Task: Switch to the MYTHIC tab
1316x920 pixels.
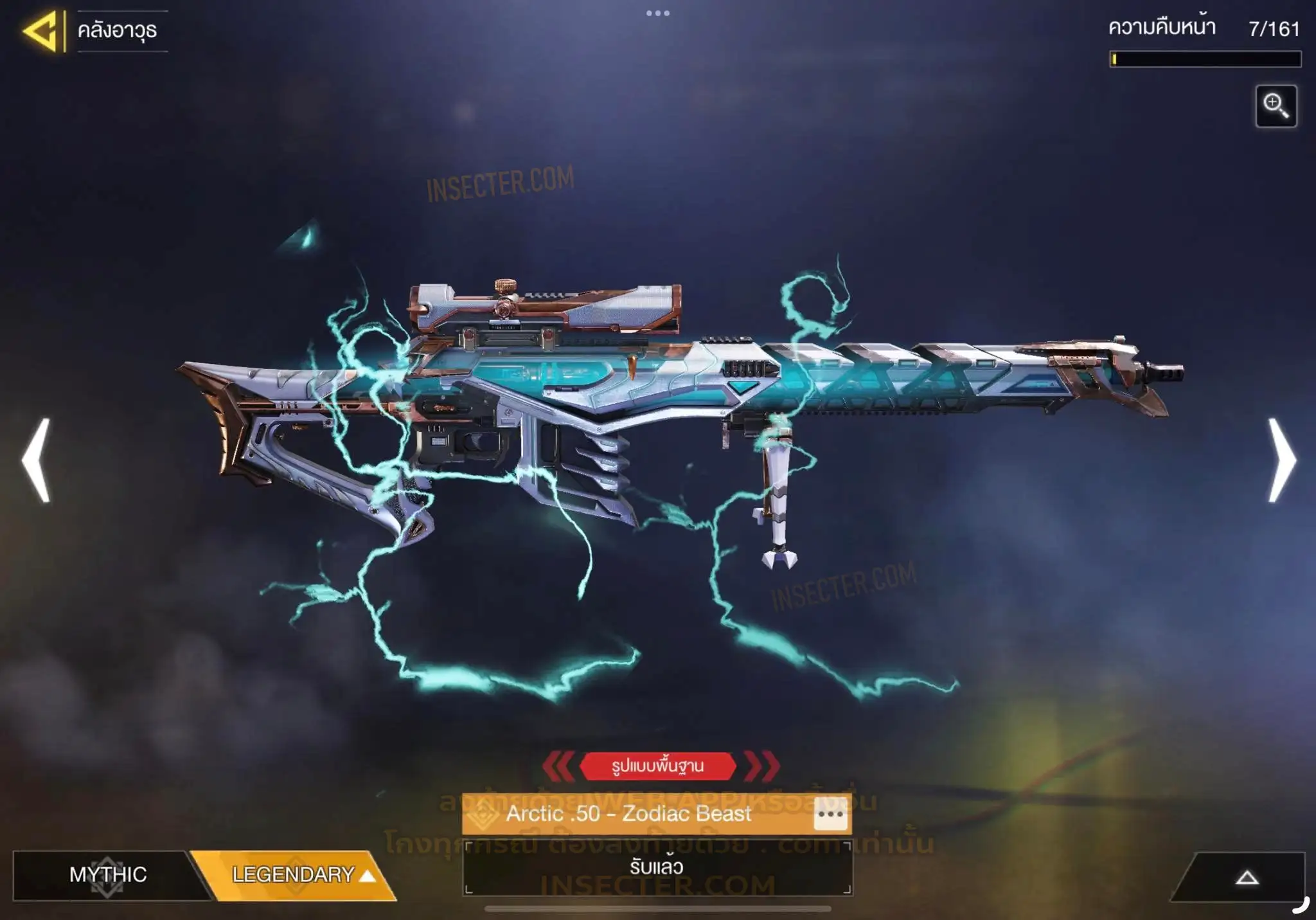Action: 108,874
